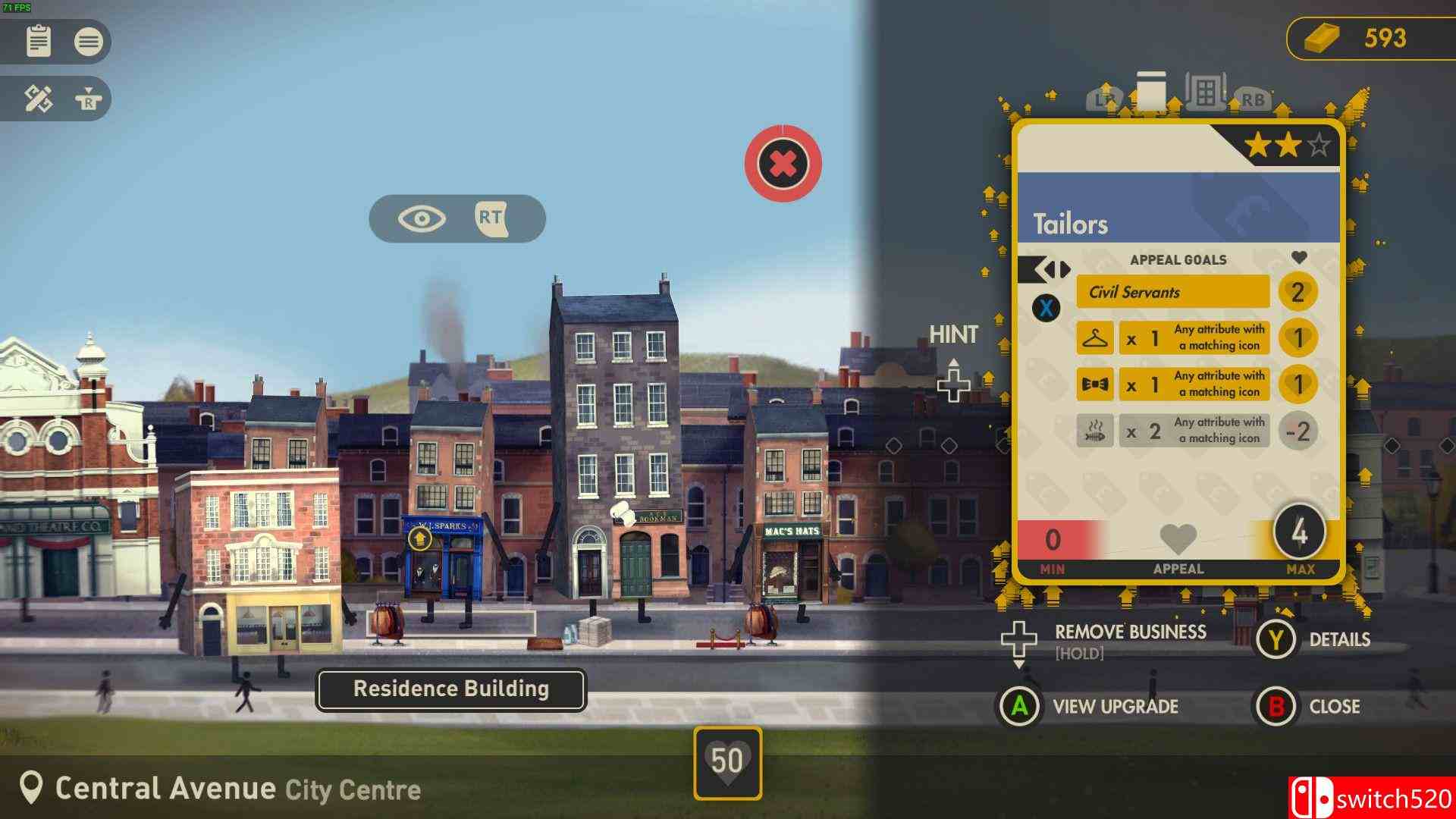Viewport: 1456px width, 819px height.
Task: Click the yellow upgrade arrow on W.J. Sparks
Action: (x=419, y=538)
